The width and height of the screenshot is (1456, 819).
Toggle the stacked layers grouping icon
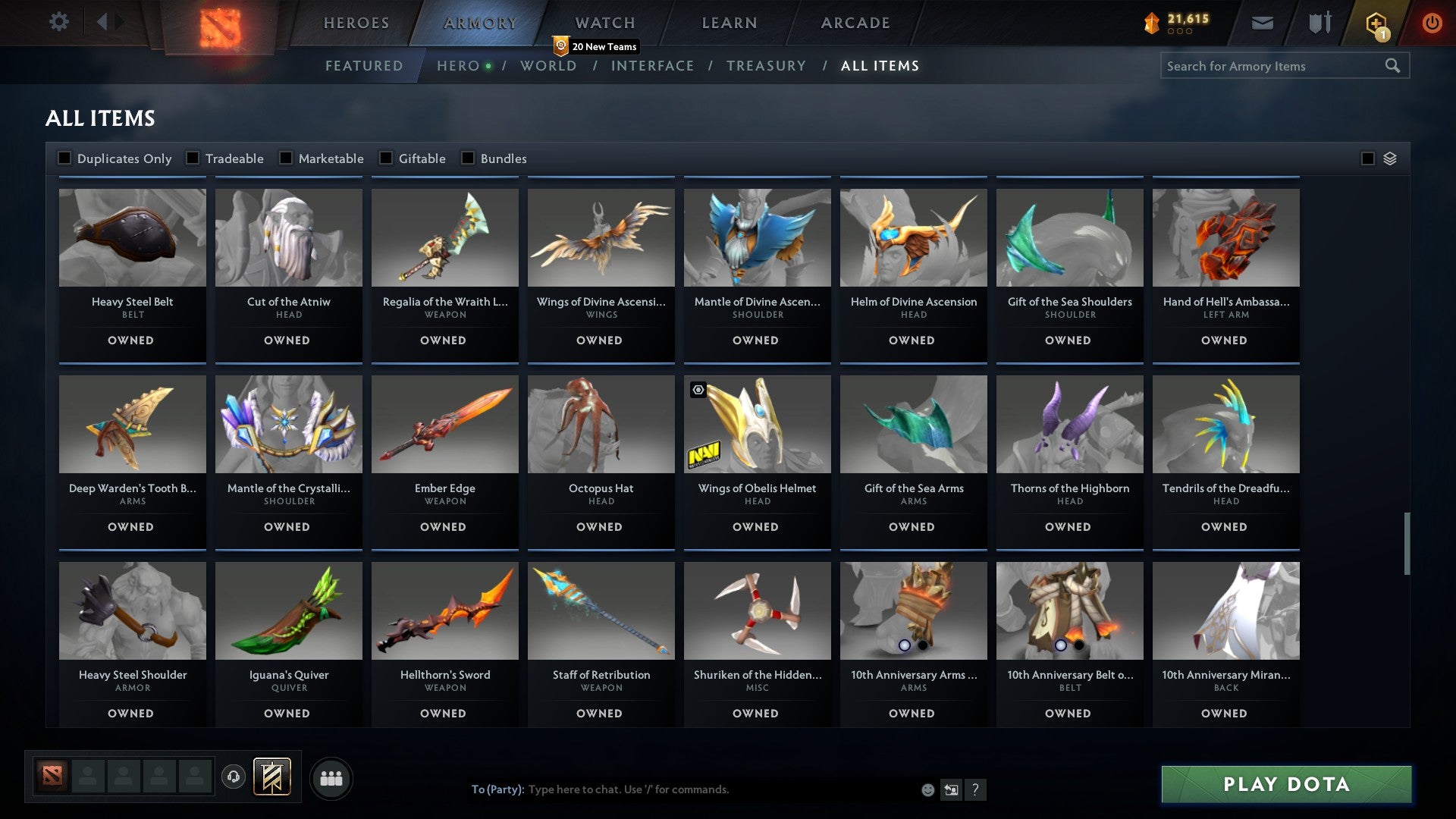pyautogui.click(x=1389, y=158)
